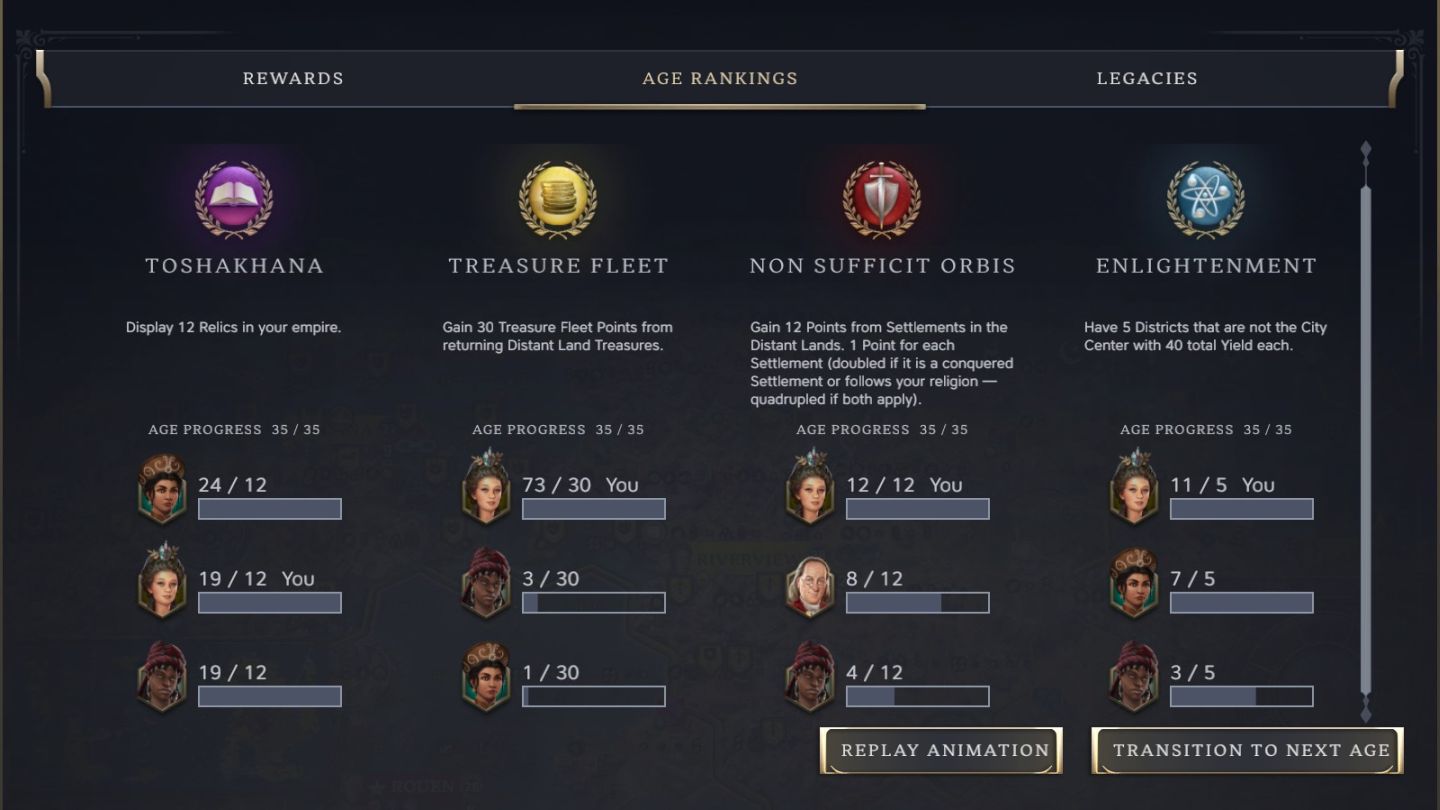Click the rankings panel vertical scrollbar
Image resolution: width=1440 pixels, height=810 pixels.
pos(1366,430)
